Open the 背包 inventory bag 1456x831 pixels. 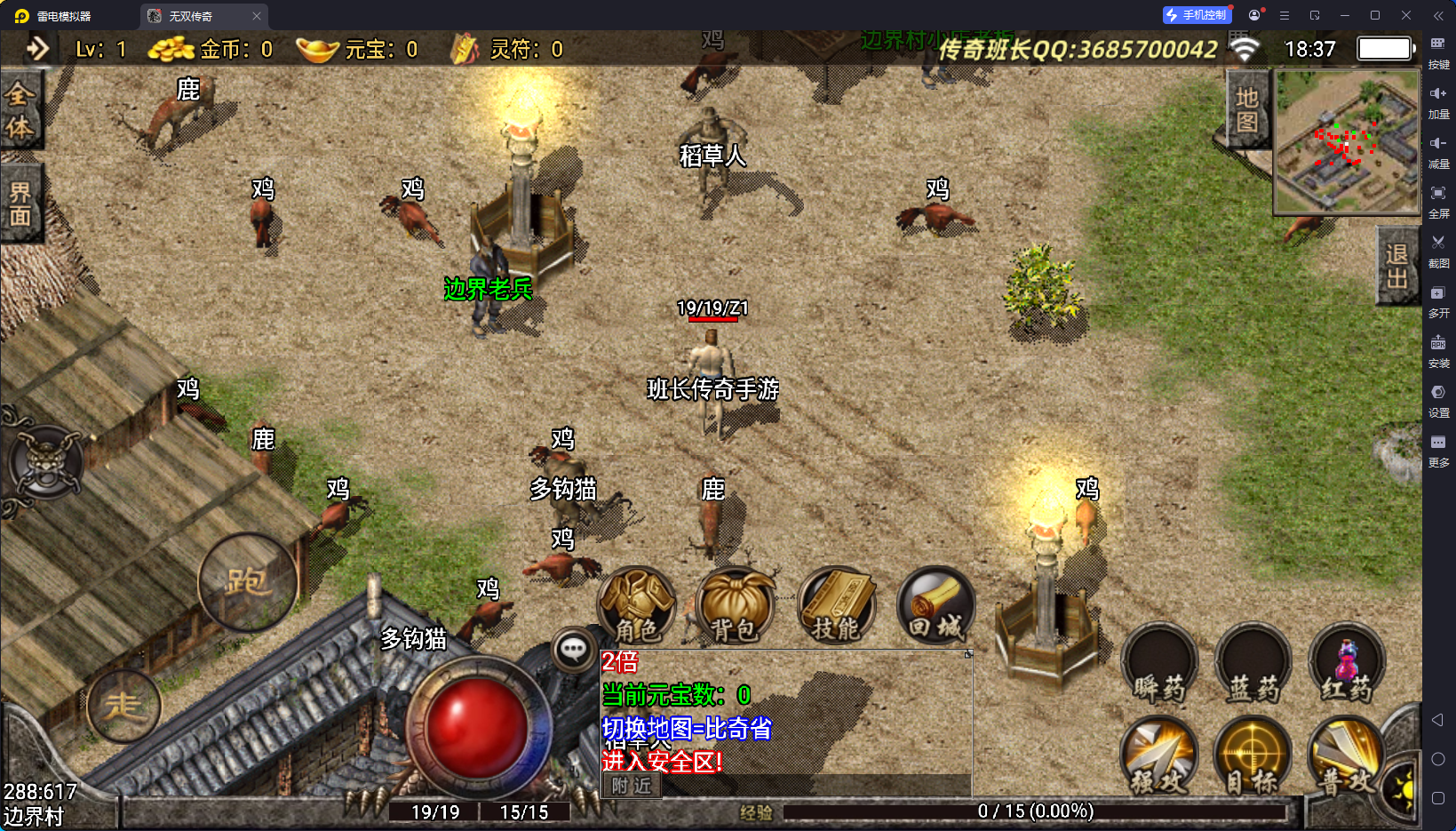coord(735,605)
